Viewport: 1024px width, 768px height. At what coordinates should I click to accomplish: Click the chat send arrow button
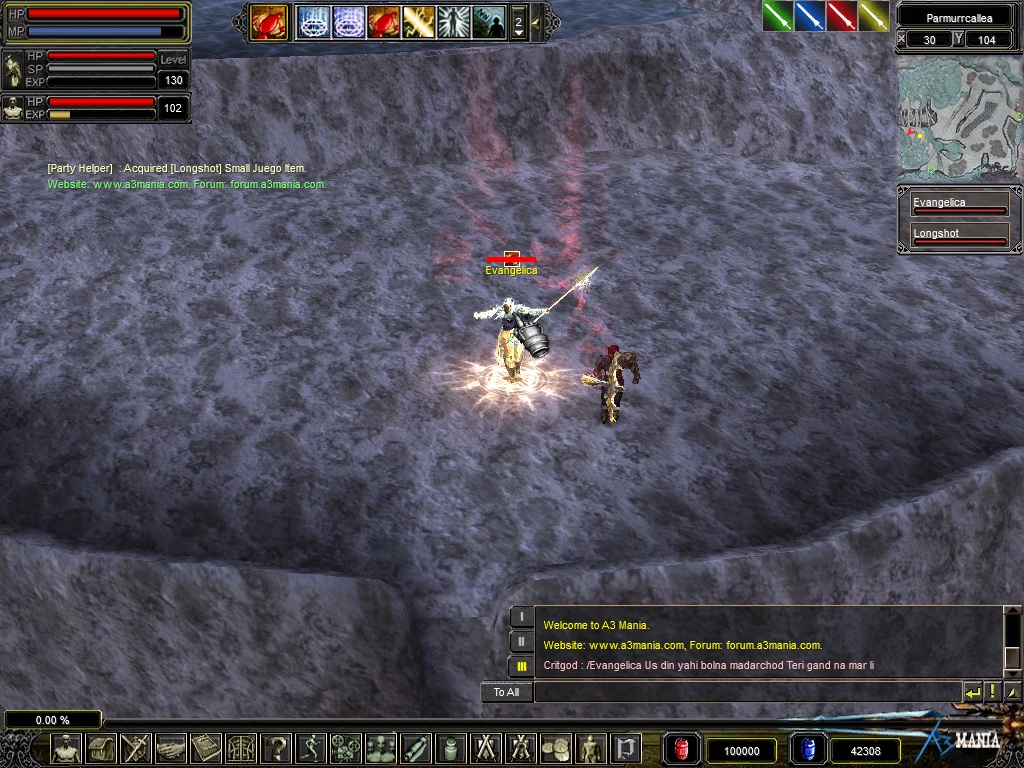point(972,692)
